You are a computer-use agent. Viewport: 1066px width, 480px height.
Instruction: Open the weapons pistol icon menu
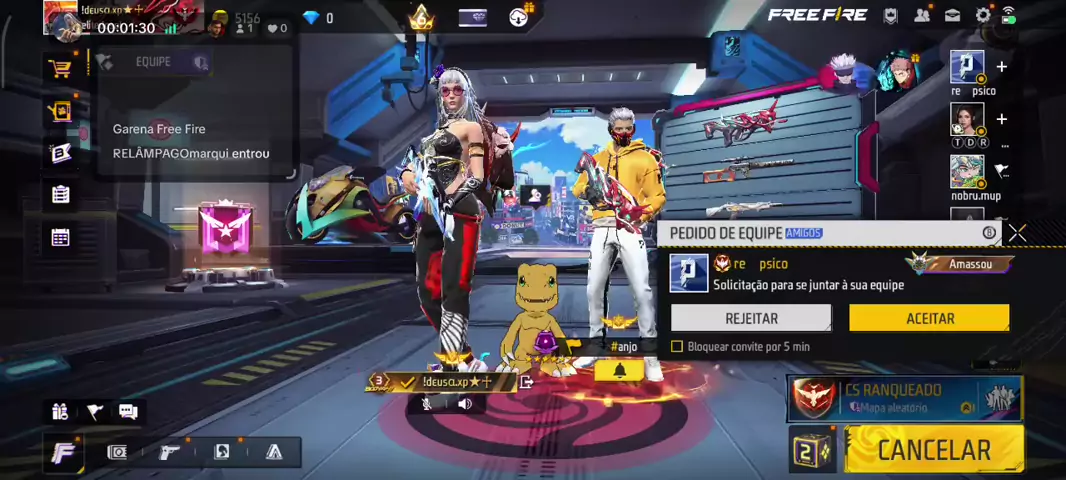click(170, 452)
